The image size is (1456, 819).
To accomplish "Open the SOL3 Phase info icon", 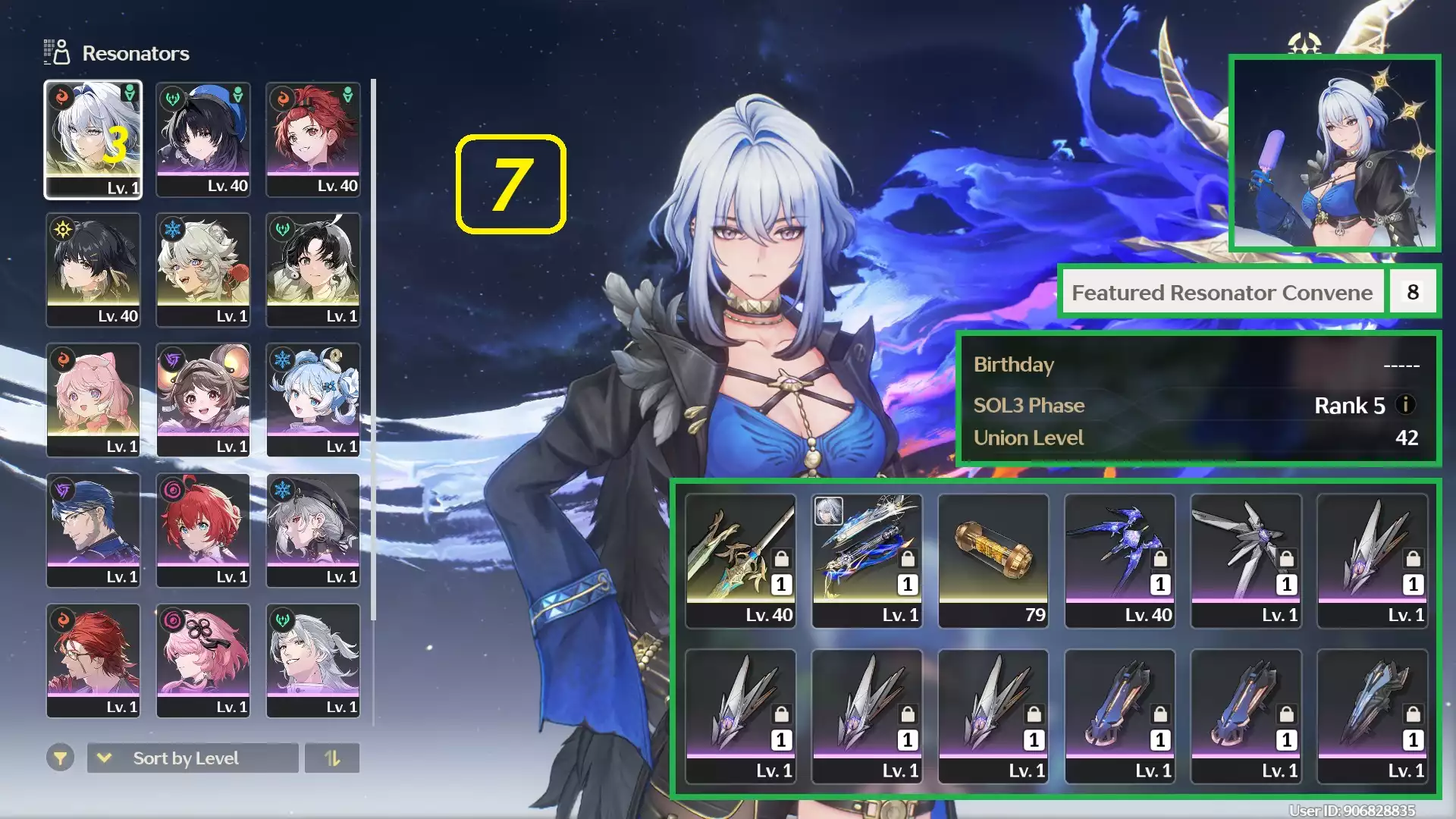I will tap(1407, 406).
